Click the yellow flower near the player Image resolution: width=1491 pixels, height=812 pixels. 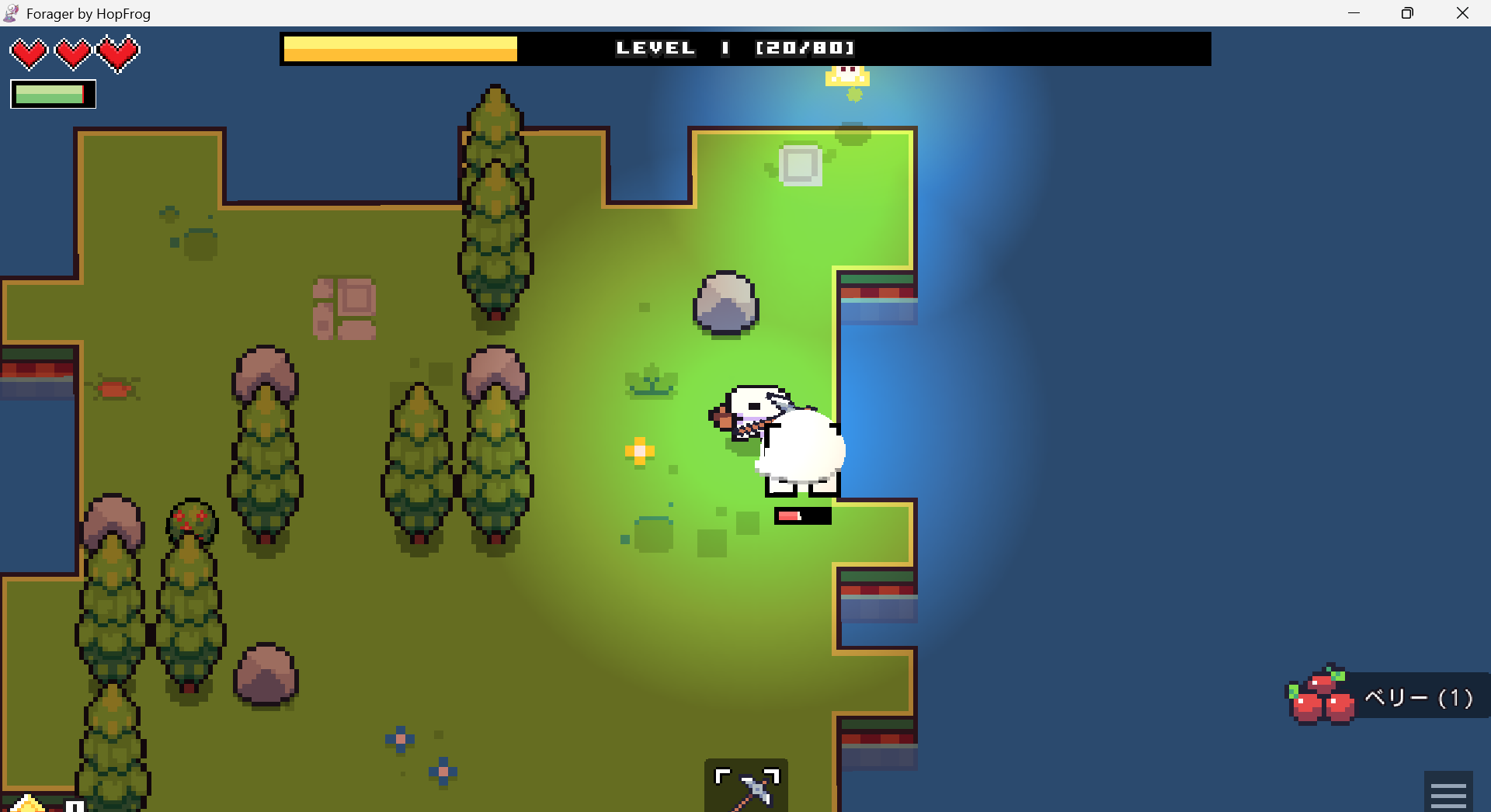pos(638,451)
